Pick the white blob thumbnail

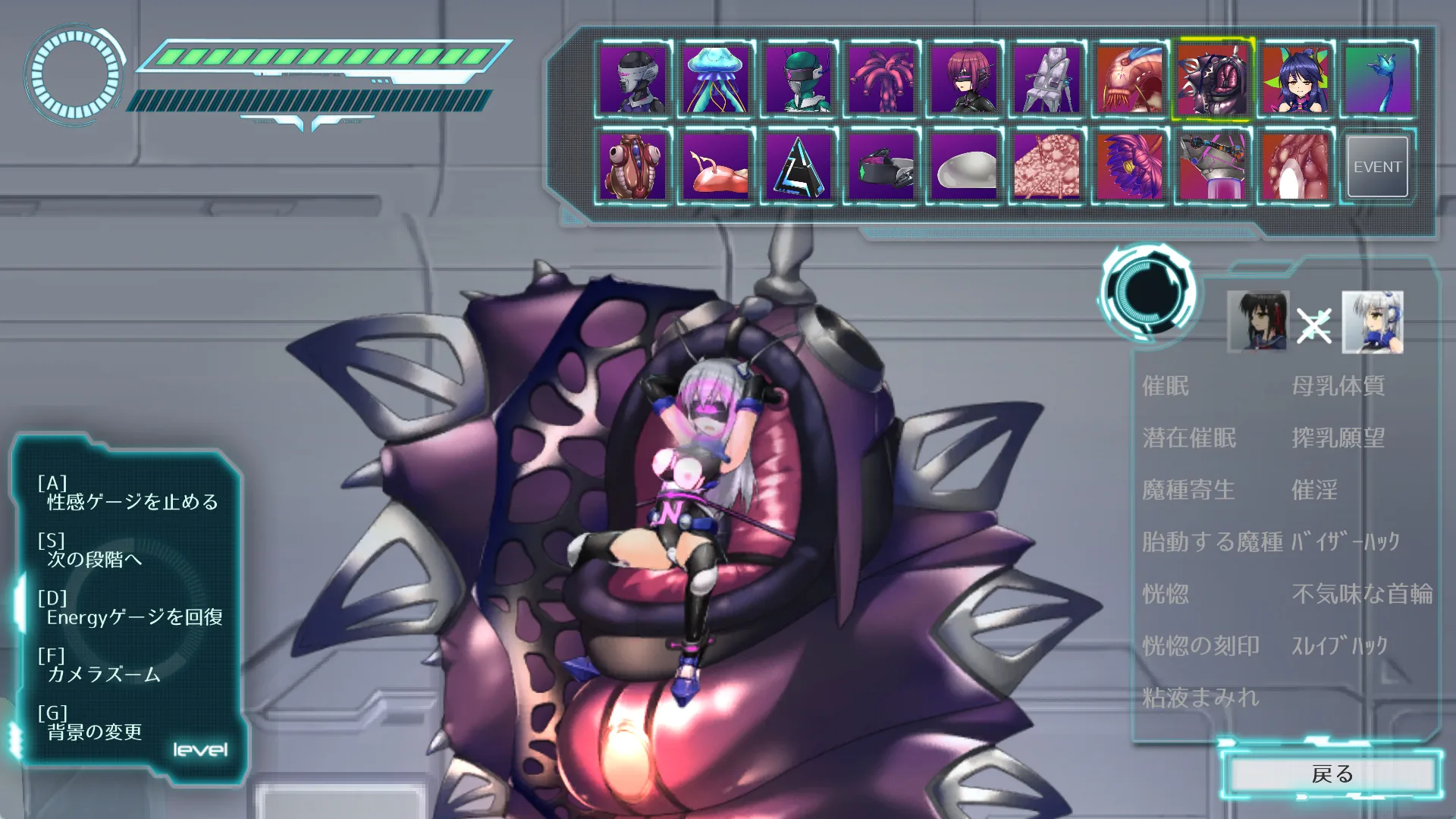[965, 167]
